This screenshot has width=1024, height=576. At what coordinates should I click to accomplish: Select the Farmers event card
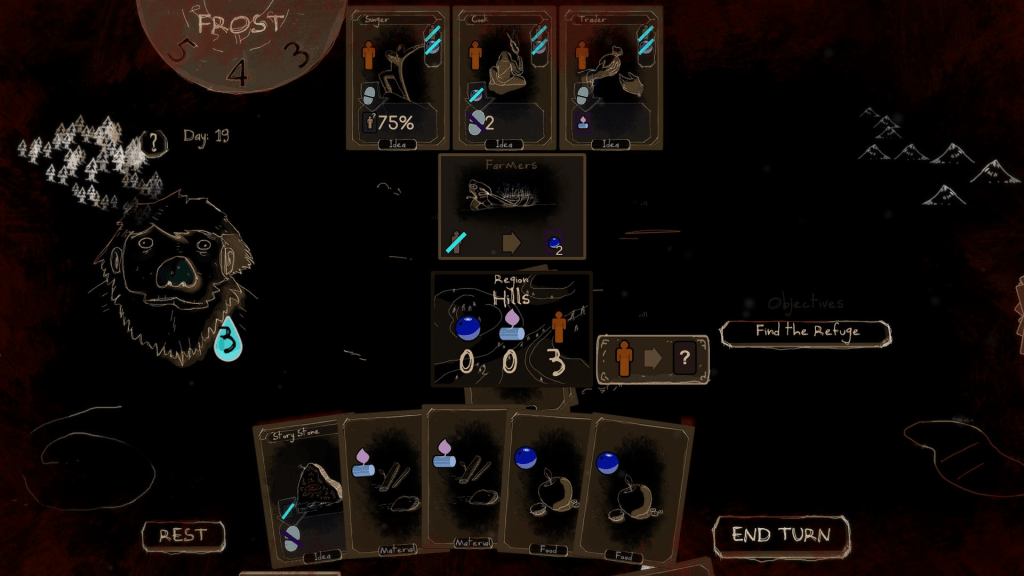tap(511, 206)
